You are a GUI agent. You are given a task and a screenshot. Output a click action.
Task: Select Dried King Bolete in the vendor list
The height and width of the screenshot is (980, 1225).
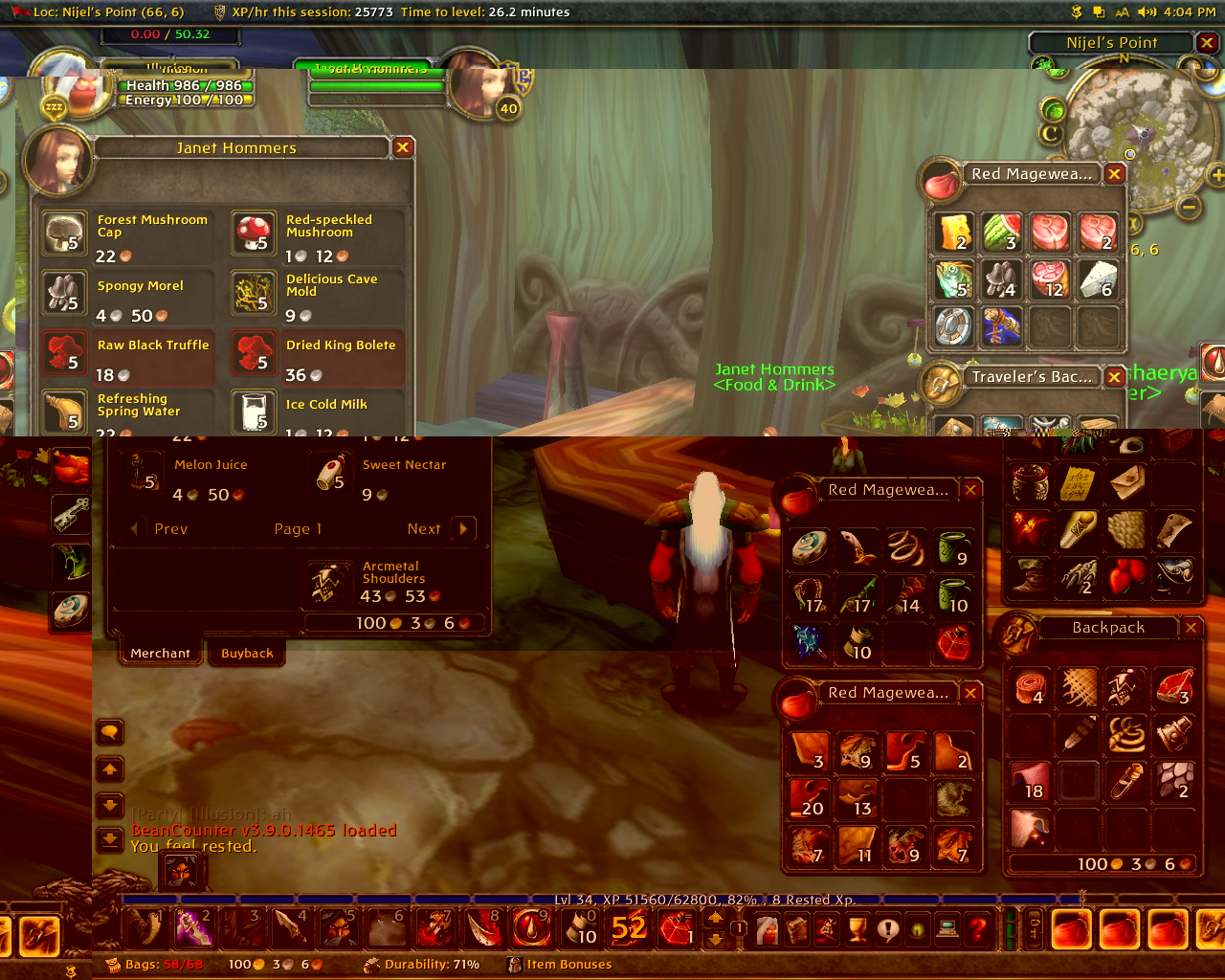pyautogui.click(x=254, y=352)
